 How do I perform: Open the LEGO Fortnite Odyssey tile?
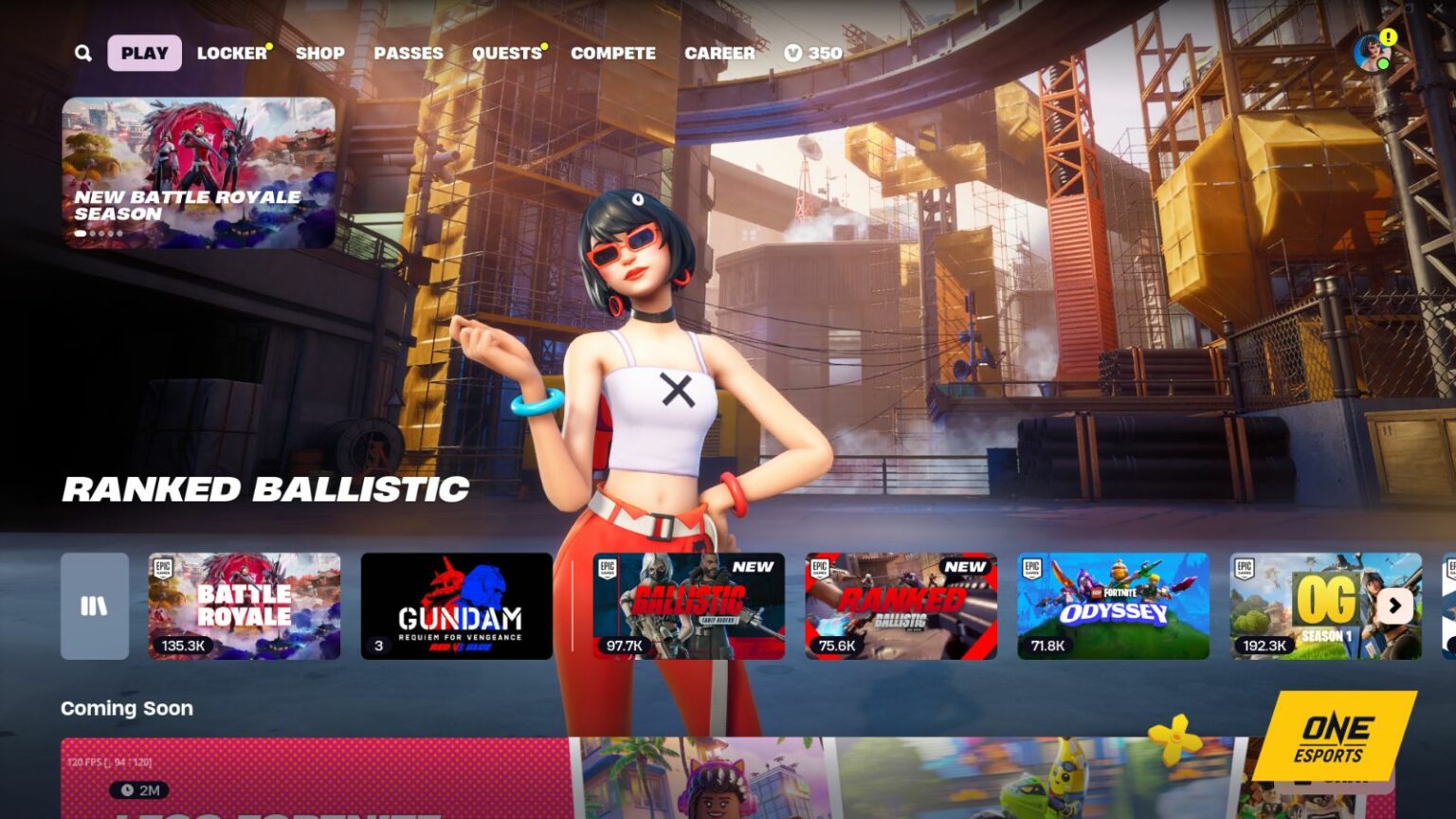pos(1116,607)
